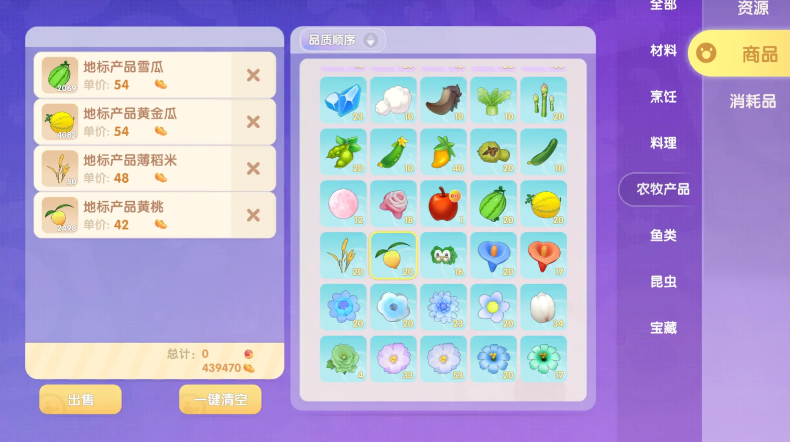This screenshot has height=442, width=790.
Task: Open the 品质顺序 sort dropdown
Action: 343,40
